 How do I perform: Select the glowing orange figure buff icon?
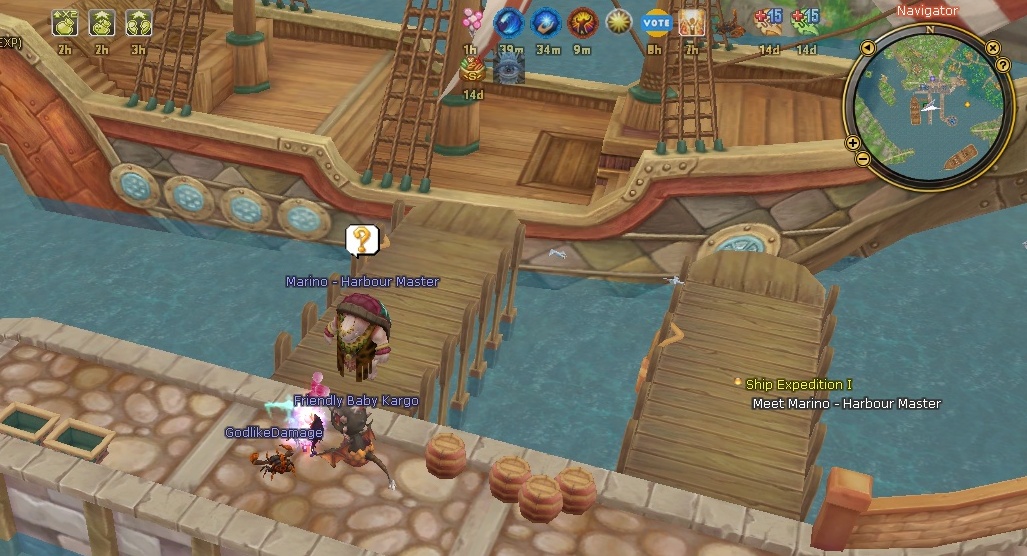tap(692, 22)
